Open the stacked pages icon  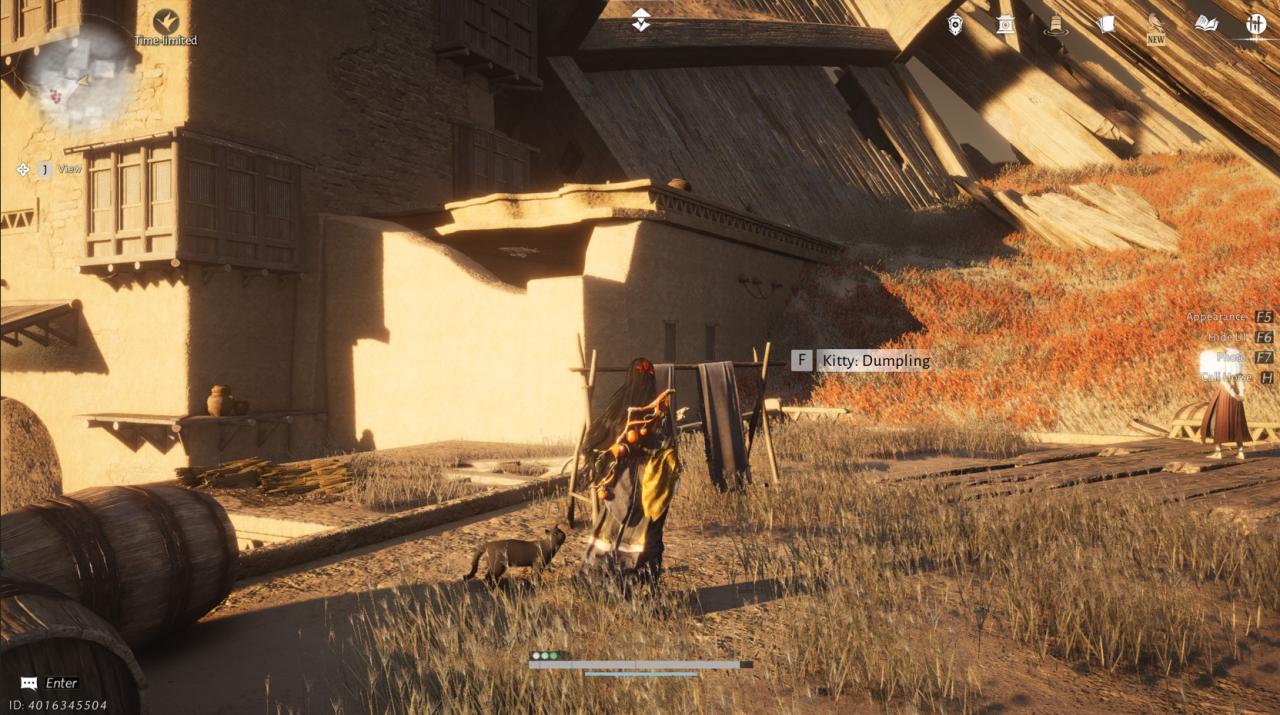[x=1105, y=24]
